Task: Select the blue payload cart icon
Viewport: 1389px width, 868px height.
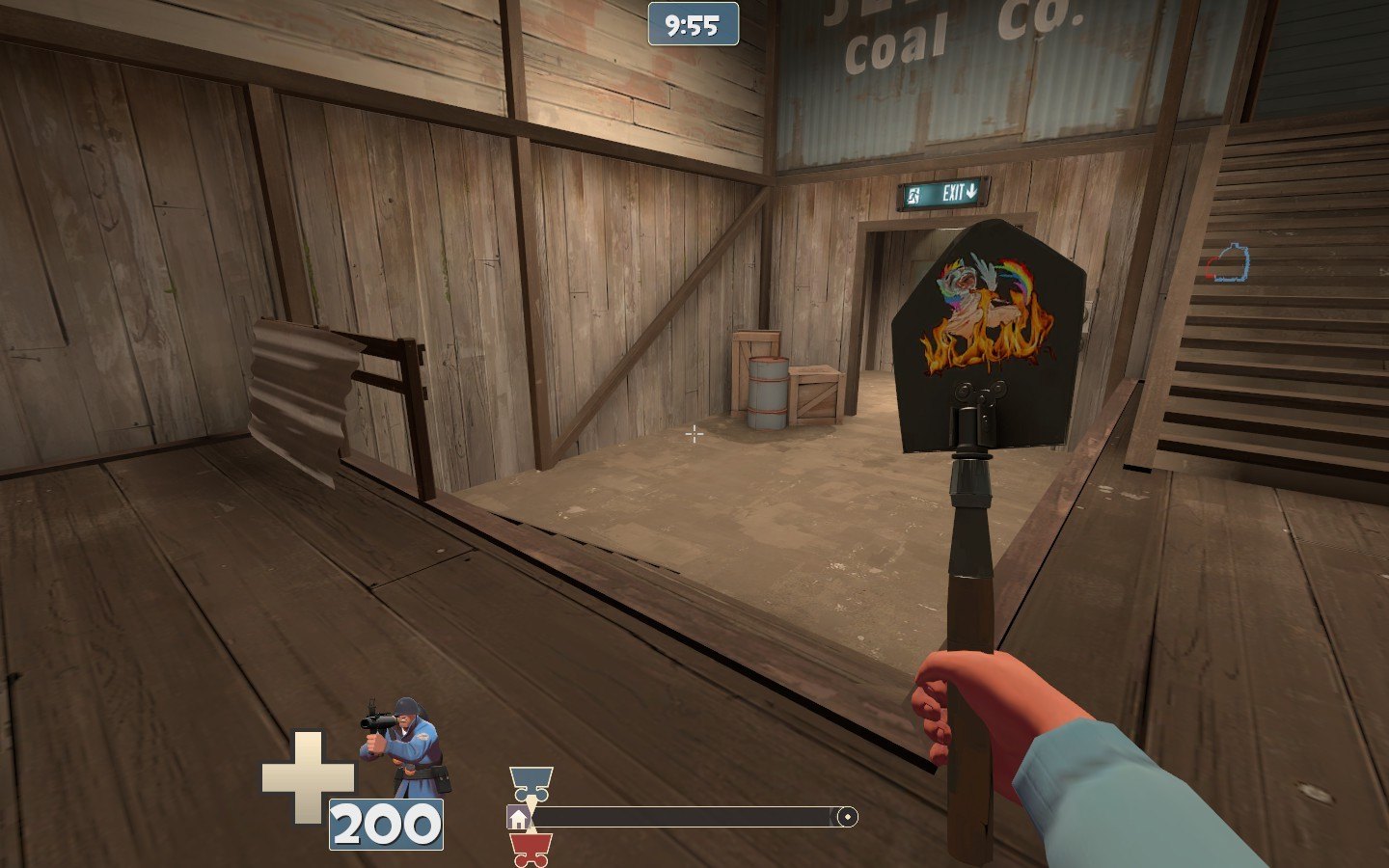Action: pyautogui.click(x=531, y=782)
